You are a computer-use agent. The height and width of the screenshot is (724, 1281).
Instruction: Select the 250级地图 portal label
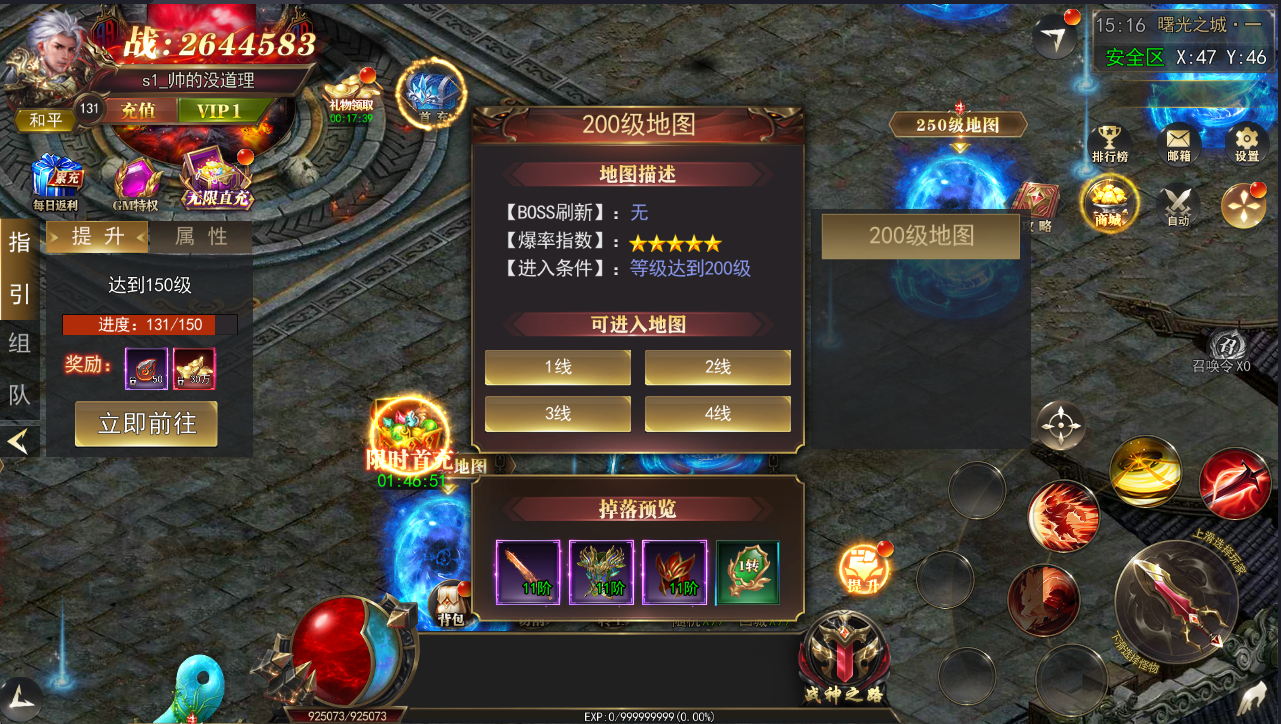958,125
